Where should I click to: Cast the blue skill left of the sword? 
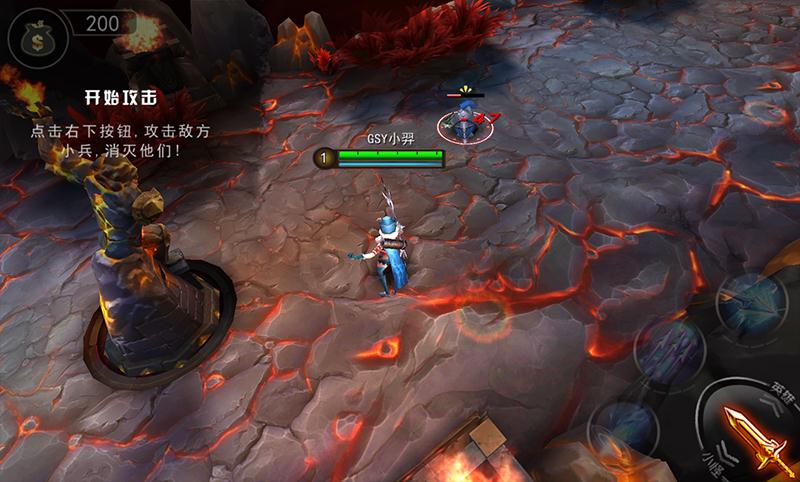622,427
